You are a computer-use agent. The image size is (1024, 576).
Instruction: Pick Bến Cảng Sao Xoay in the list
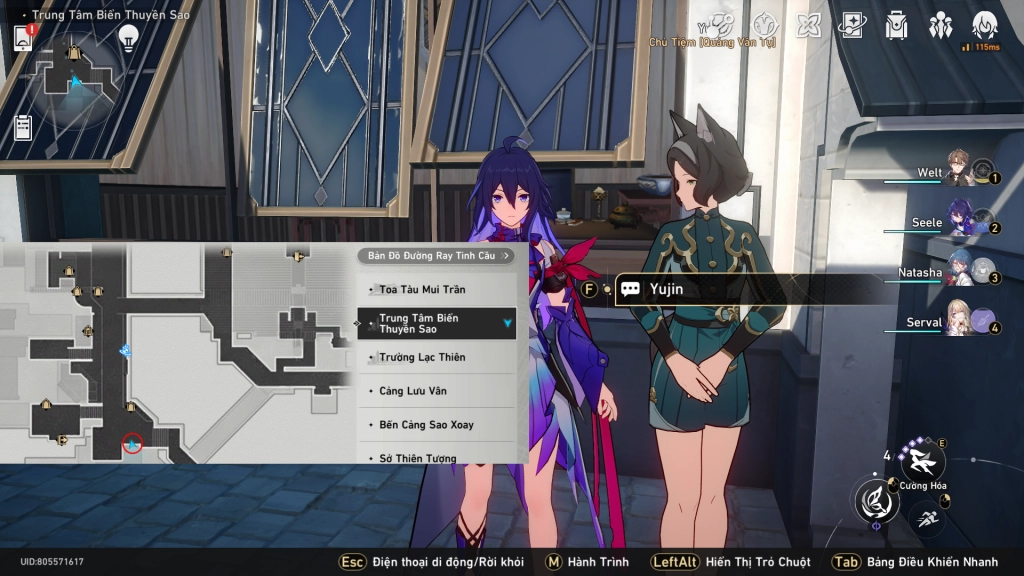[x=436, y=425]
